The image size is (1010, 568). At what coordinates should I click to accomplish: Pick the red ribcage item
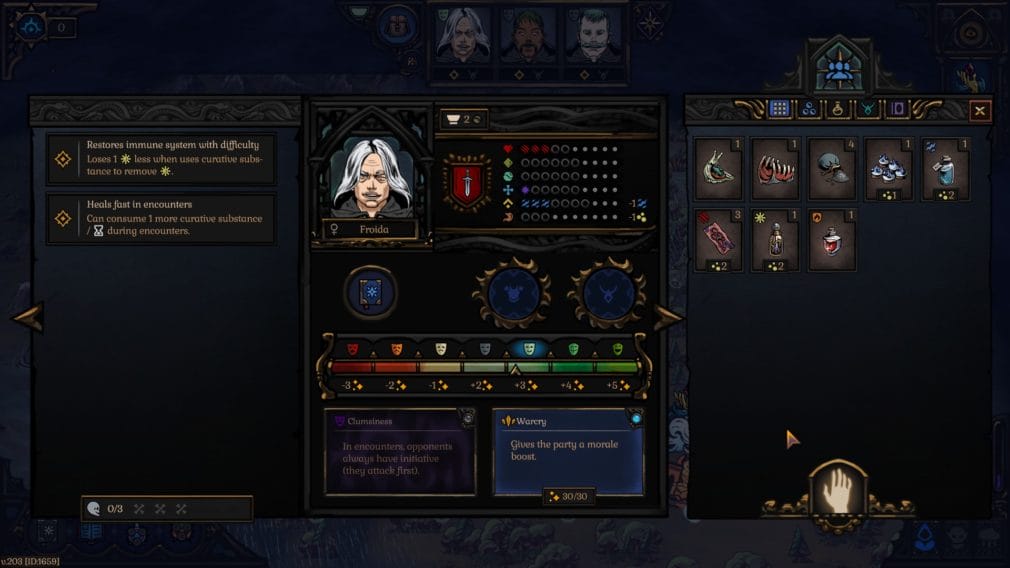point(775,168)
